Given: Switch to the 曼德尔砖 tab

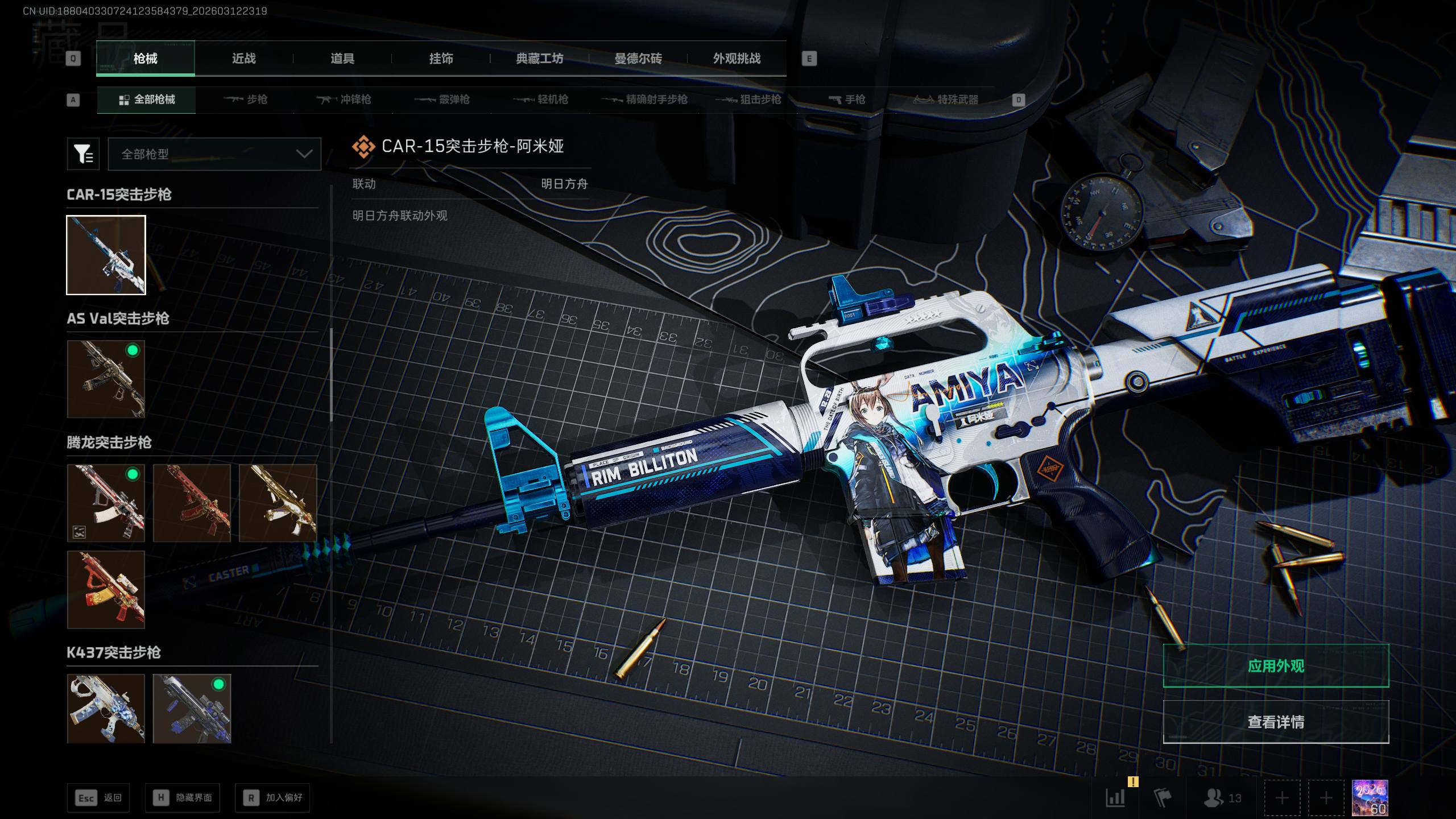Looking at the screenshot, I should 638,59.
